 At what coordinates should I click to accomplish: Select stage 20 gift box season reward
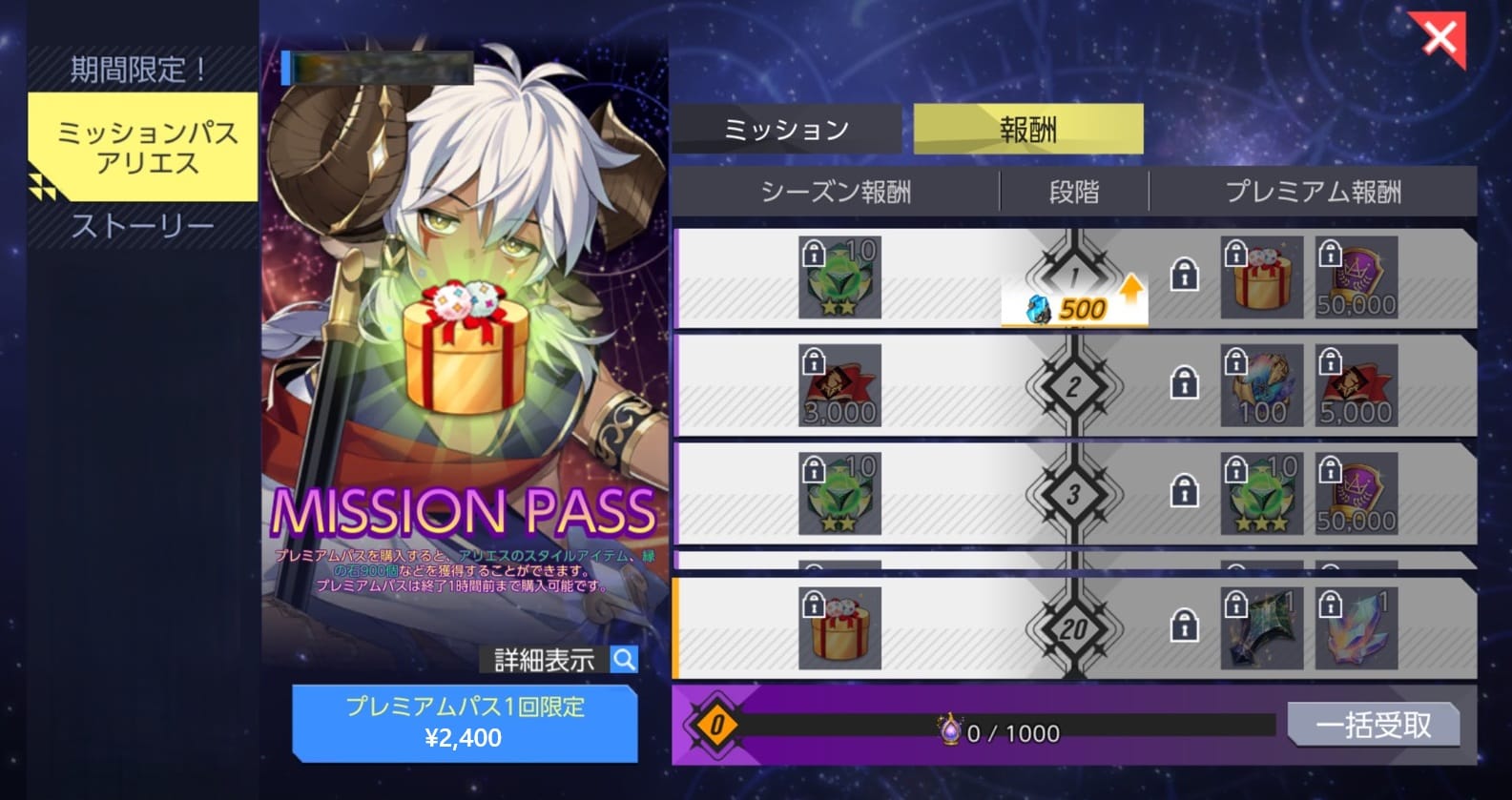(x=839, y=627)
